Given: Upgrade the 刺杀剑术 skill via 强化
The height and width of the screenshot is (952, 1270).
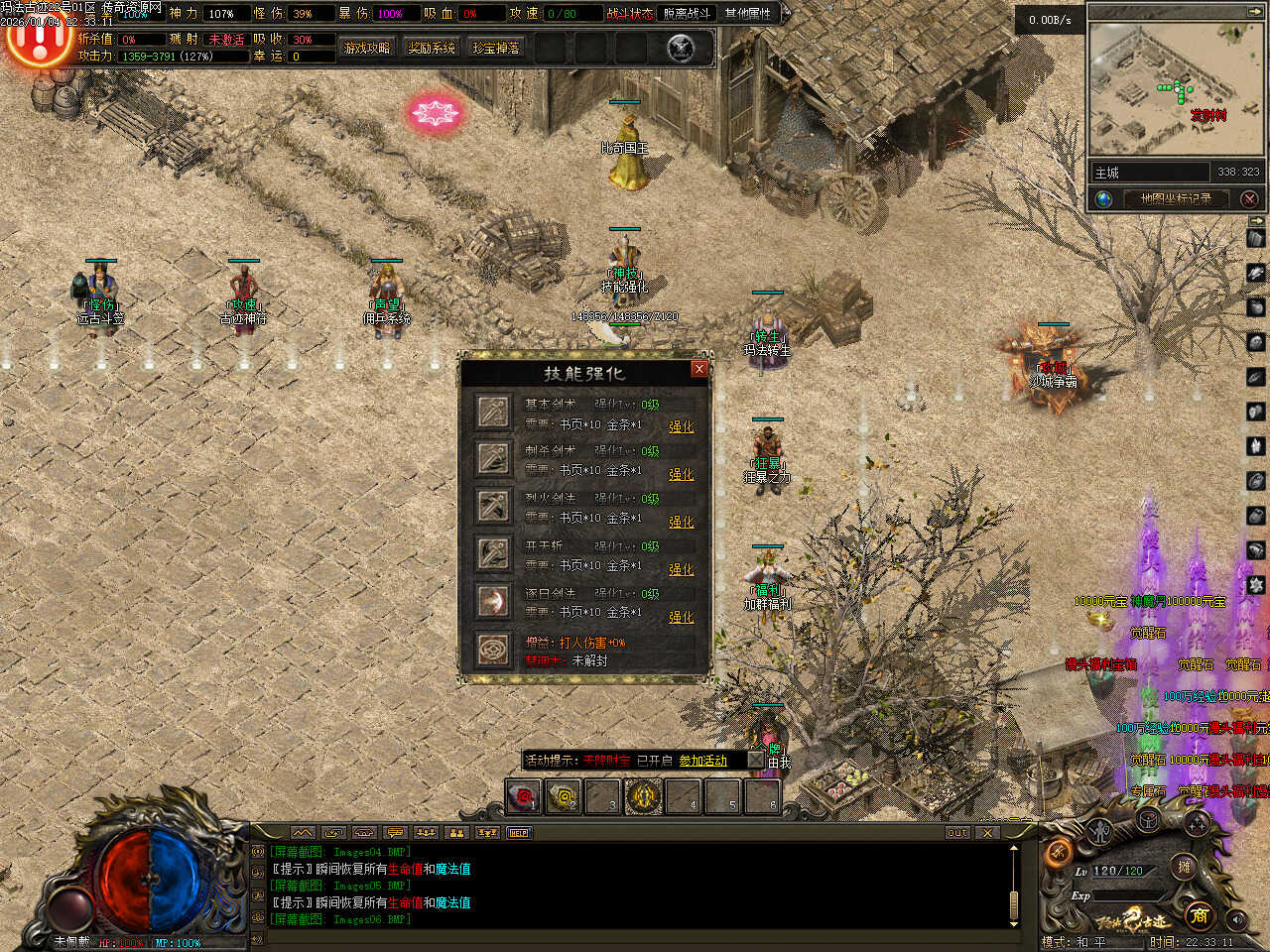Looking at the screenshot, I should pyautogui.click(x=682, y=474).
